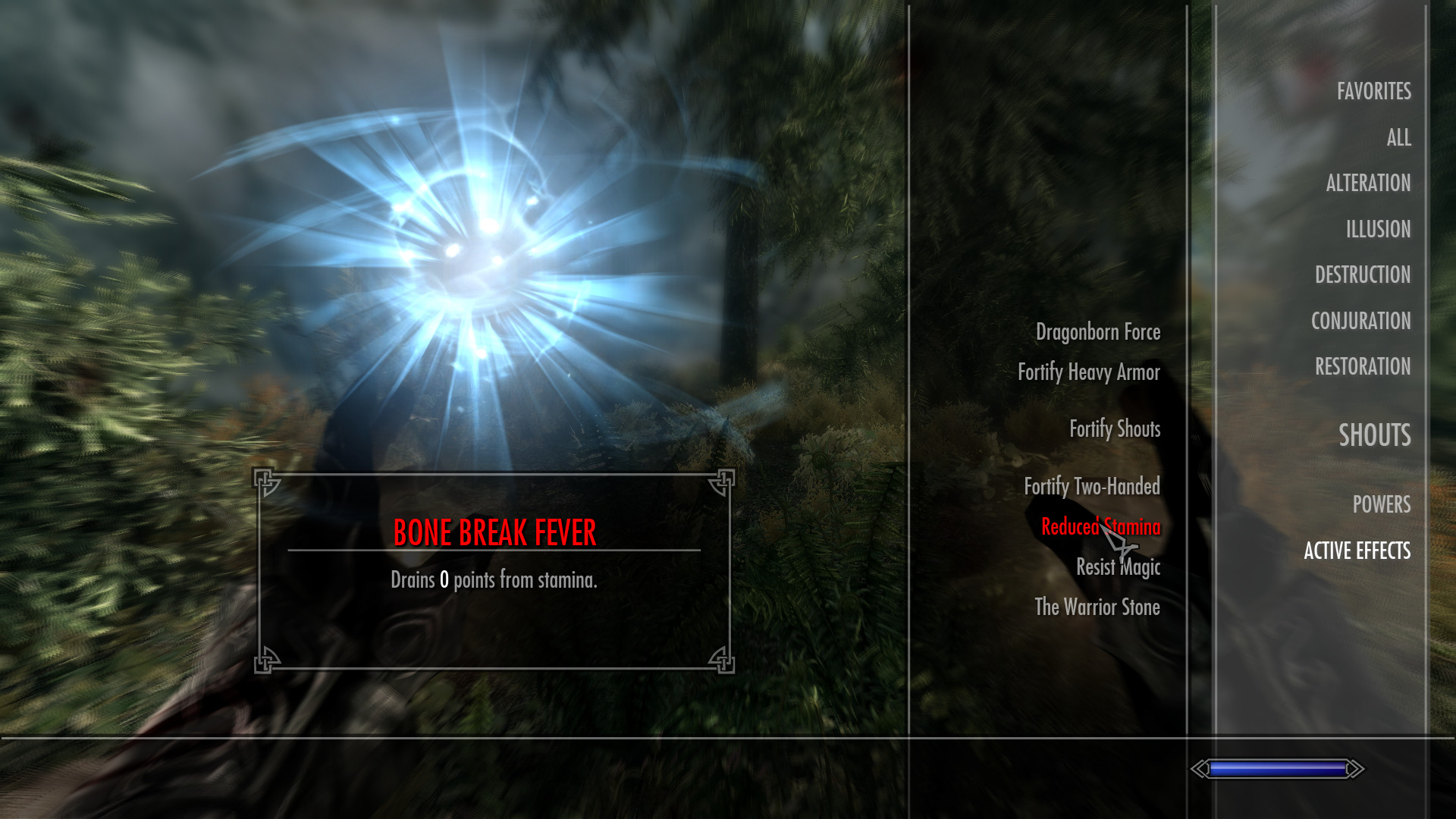This screenshot has width=1456, height=819.
Task: Open the RESTORATION category
Action: (1363, 366)
